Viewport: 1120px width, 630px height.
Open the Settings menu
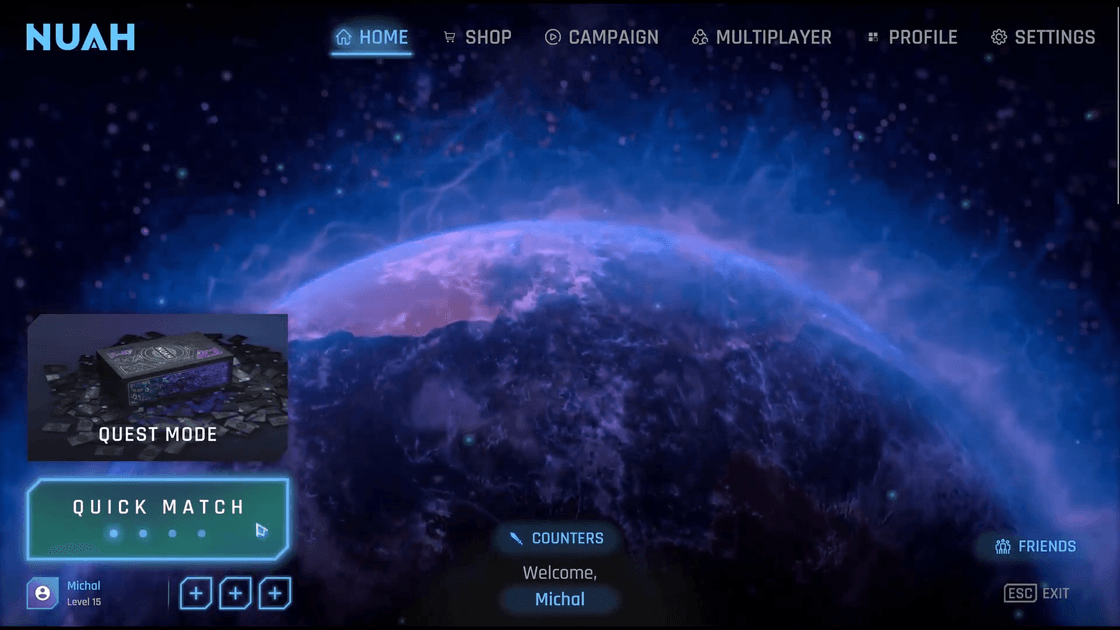(x=1043, y=38)
